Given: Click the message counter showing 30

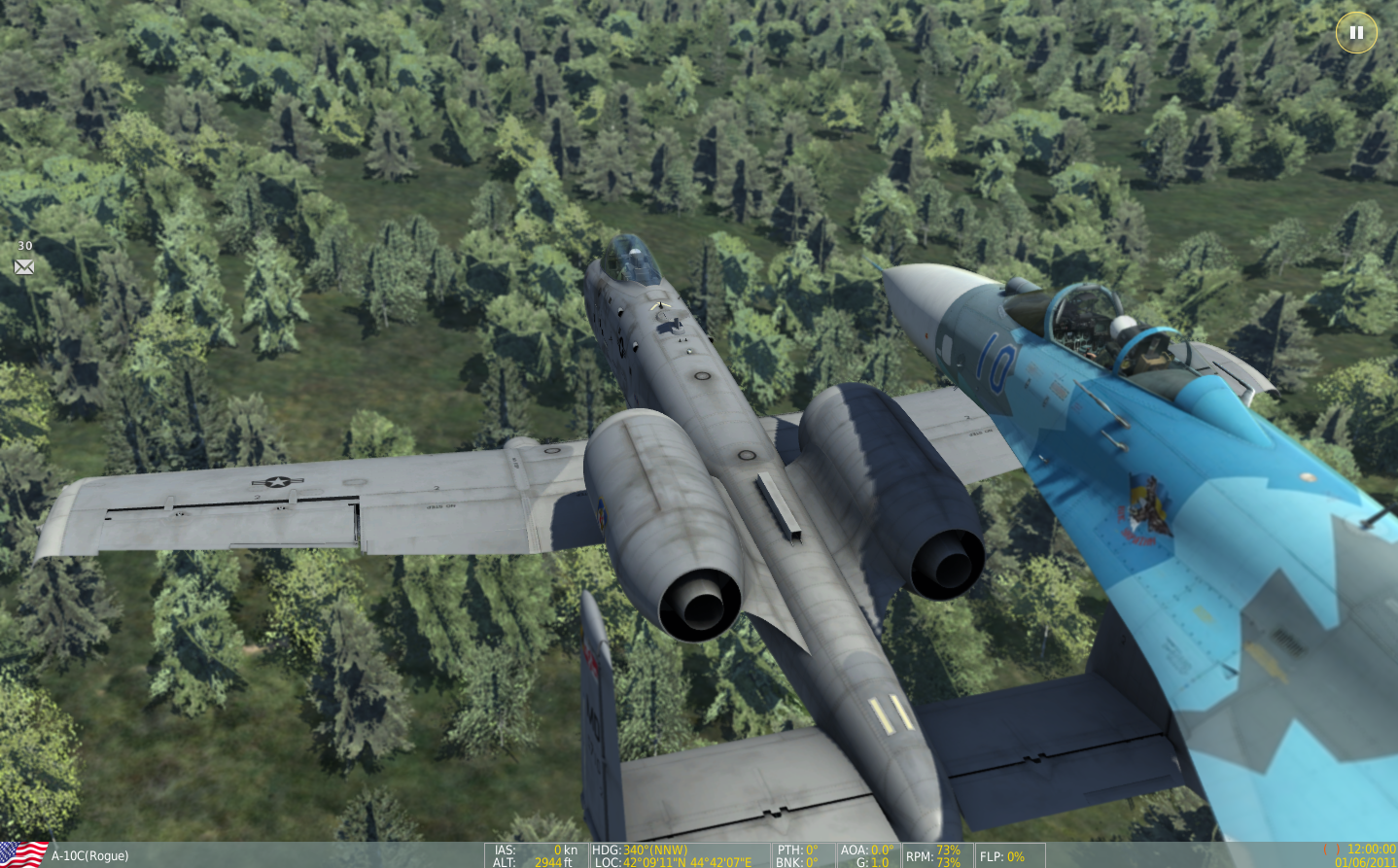Looking at the screenshot, I should click(x=24, y=247).
